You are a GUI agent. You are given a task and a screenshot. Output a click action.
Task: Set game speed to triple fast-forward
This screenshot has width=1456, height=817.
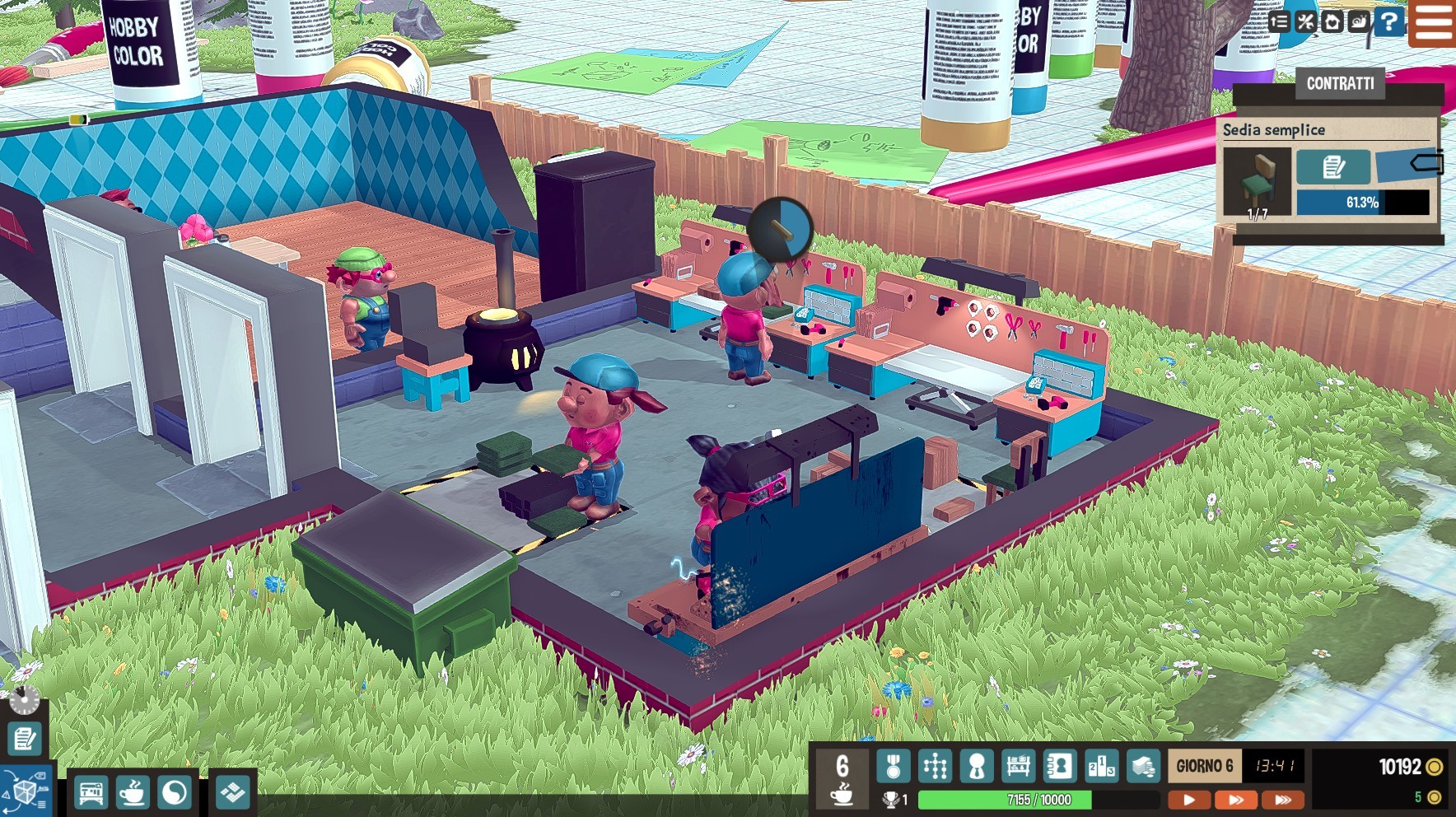(x=1283, y=800)
